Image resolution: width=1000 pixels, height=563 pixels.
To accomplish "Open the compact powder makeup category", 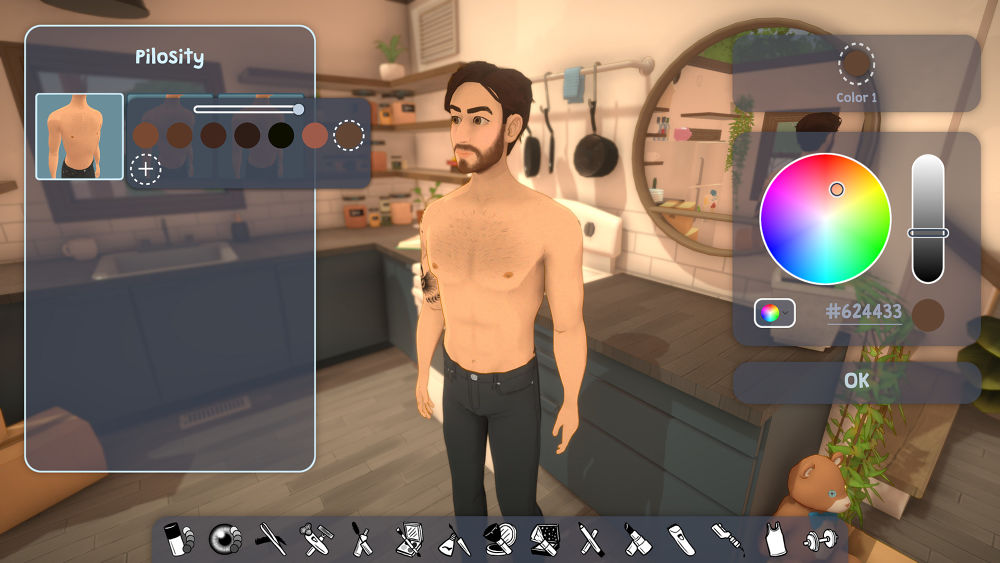I will (498, 540).
